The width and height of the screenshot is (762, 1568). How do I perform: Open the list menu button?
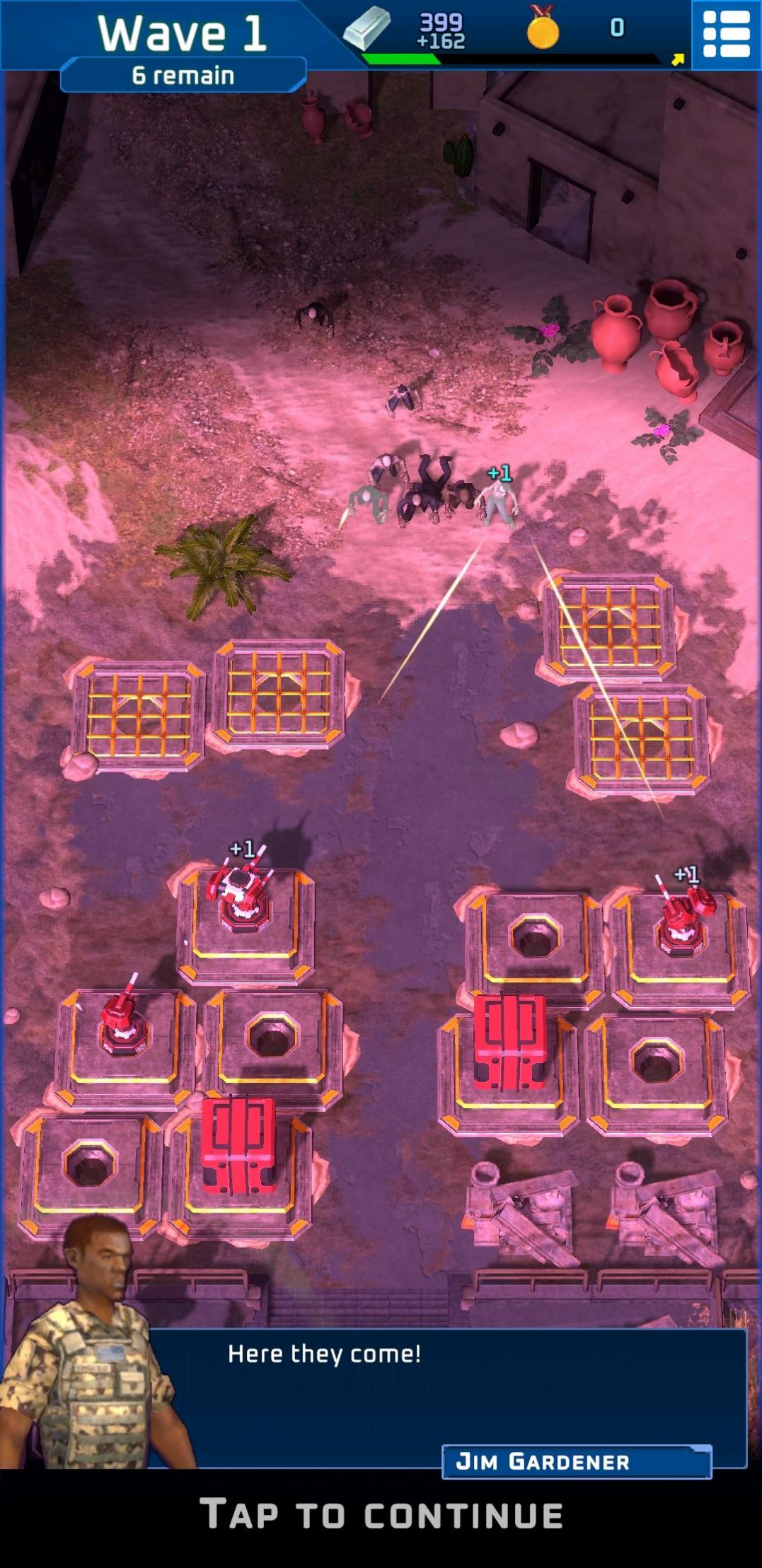725,34
